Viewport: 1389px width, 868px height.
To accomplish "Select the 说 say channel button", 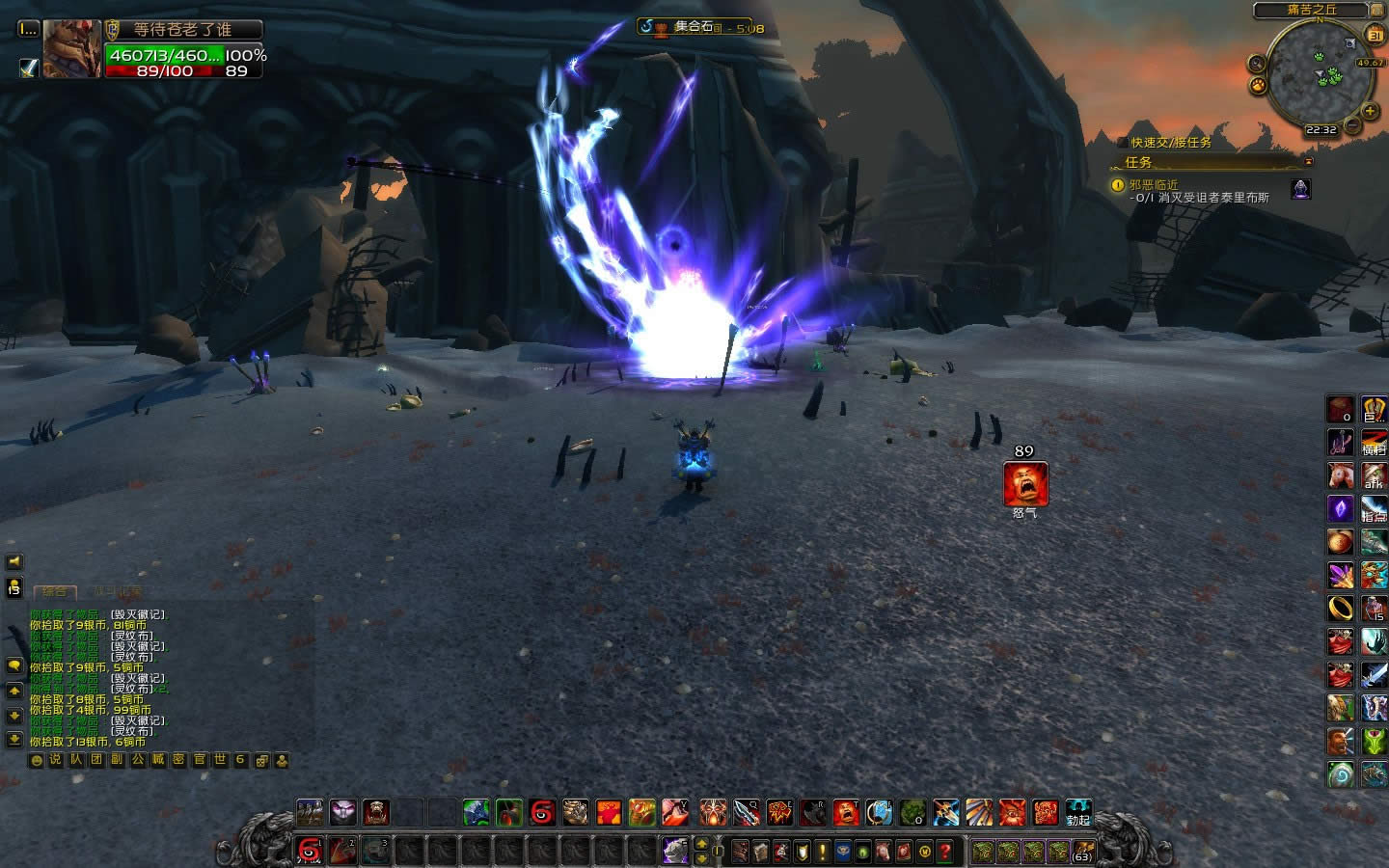I will pyautogui.click(x=55, y=760).
